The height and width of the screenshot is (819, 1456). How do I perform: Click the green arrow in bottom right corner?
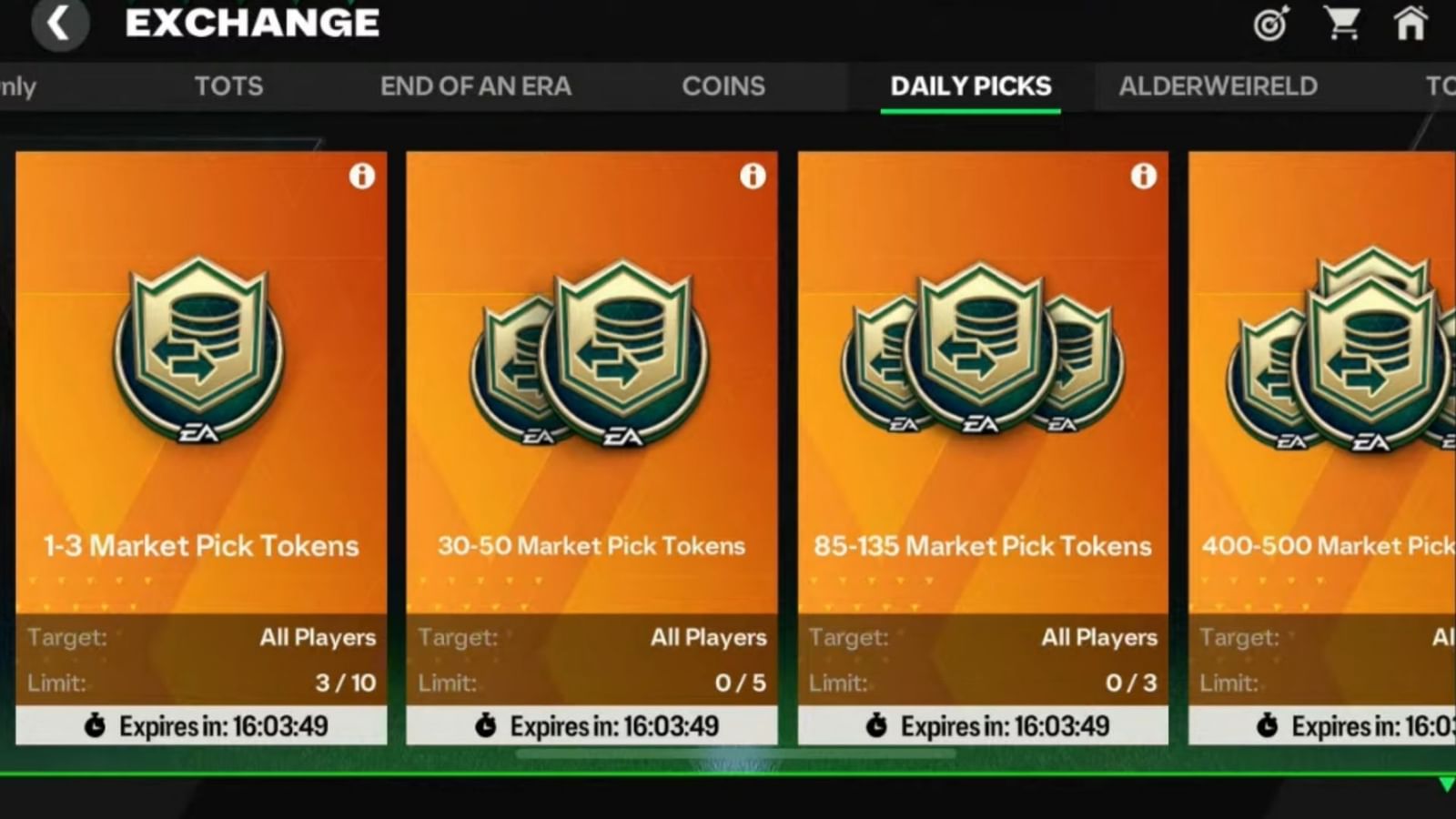tap(1444, 783)
